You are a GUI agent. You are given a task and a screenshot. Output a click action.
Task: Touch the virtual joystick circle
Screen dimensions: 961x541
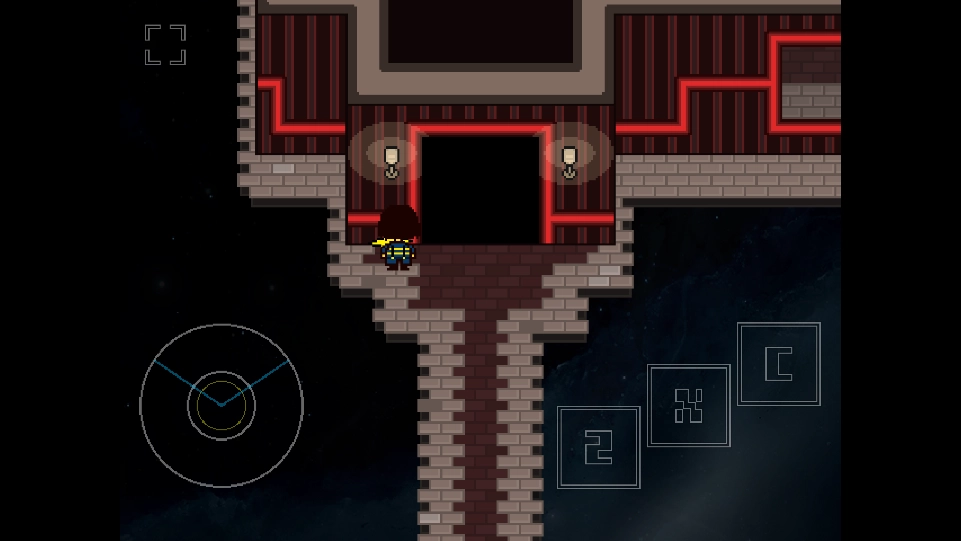(x=221, y=405)
